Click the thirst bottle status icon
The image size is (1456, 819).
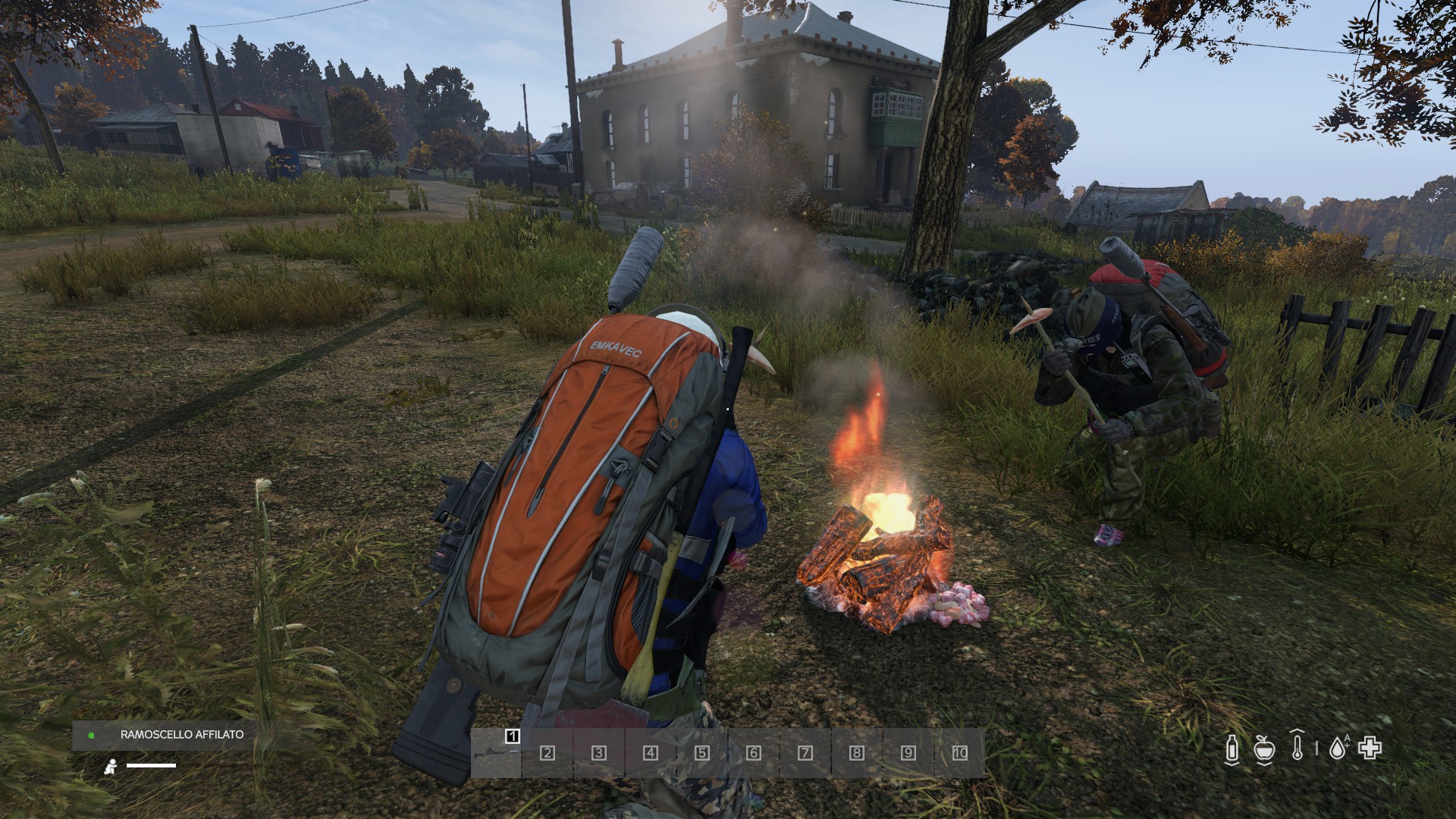click(1232, 748)
